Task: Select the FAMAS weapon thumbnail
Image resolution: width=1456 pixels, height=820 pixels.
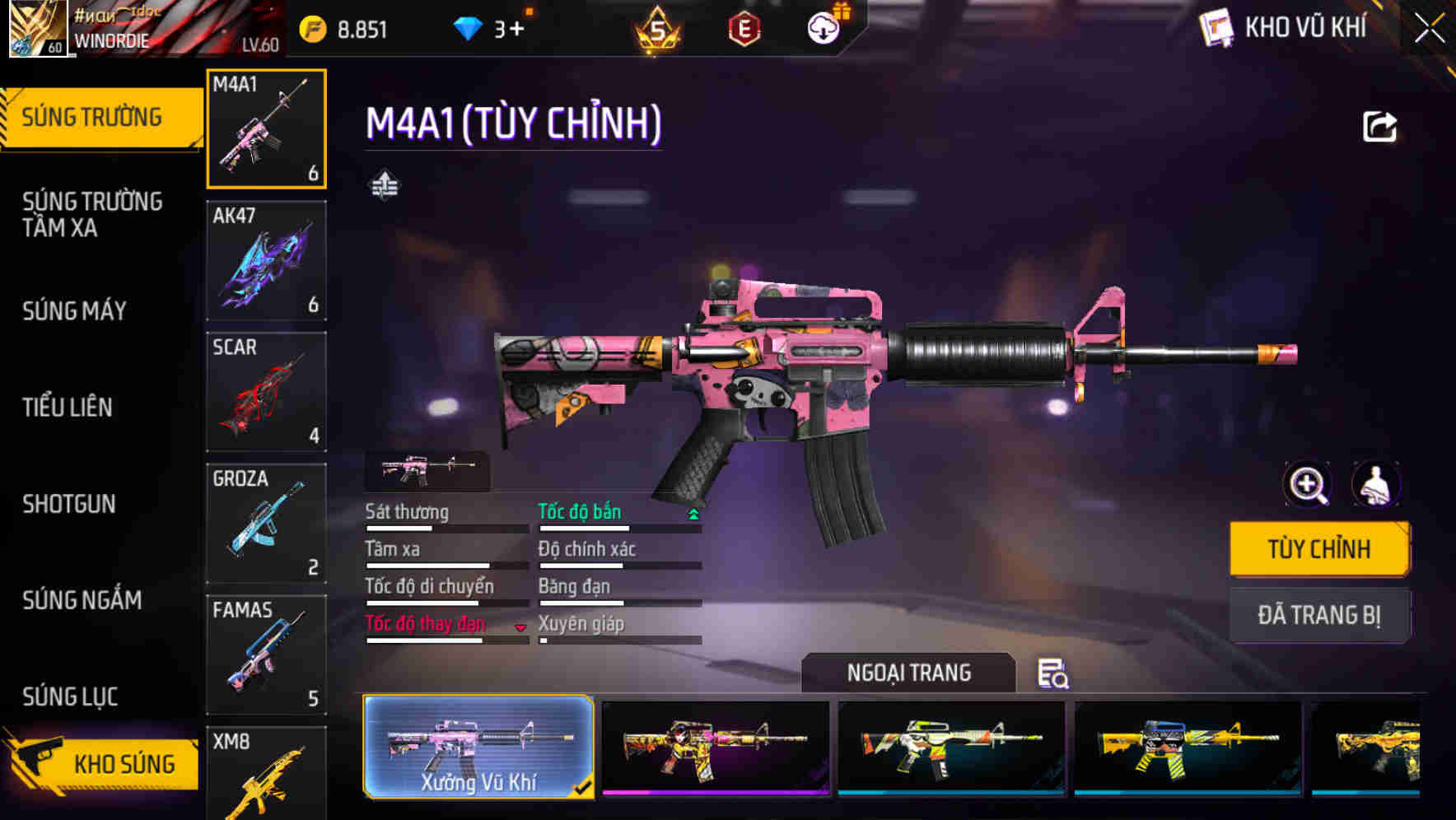Action: click(265, 655)
